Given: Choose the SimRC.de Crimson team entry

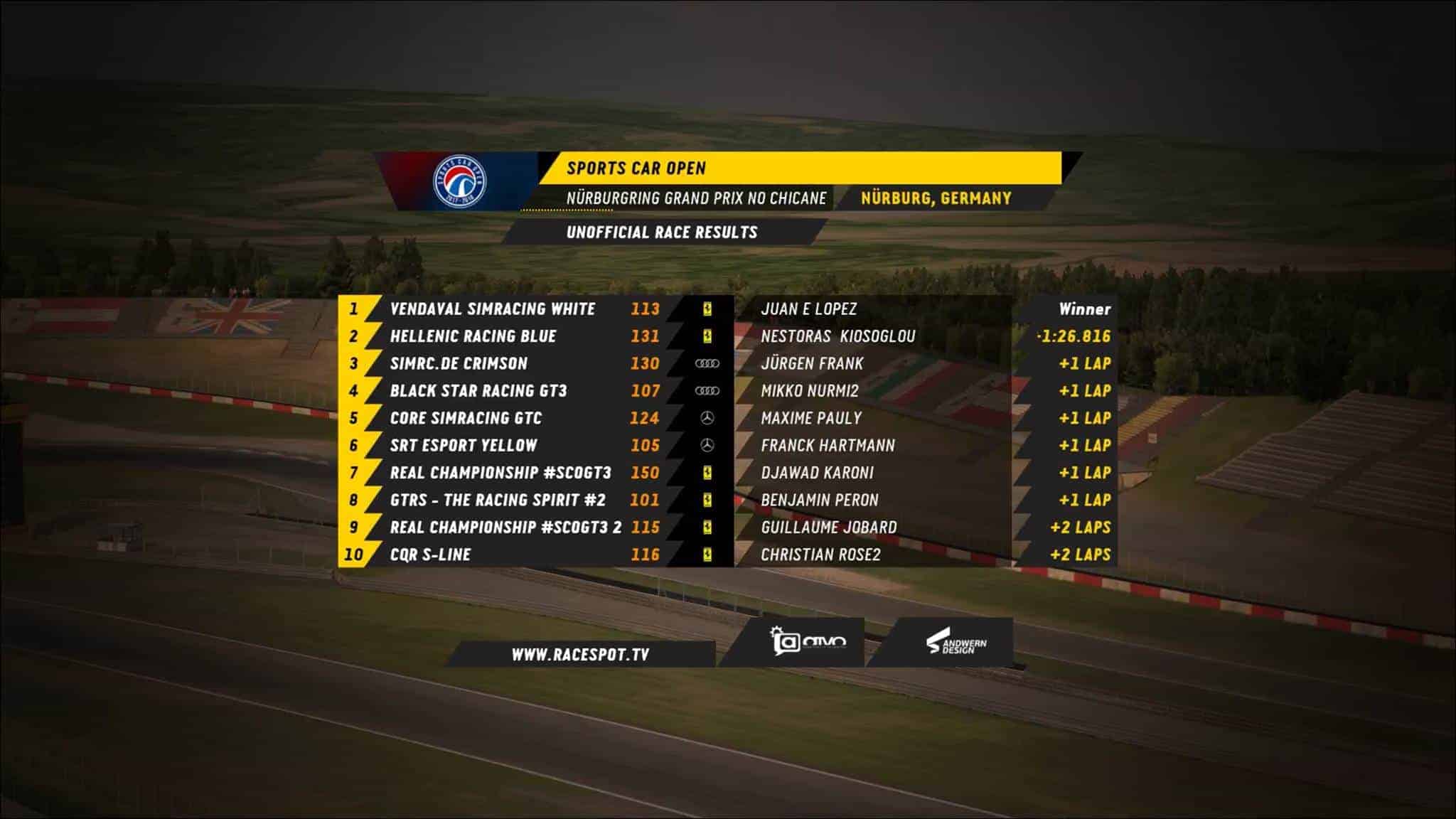Looking at the screenshot, I should point(459,364).
